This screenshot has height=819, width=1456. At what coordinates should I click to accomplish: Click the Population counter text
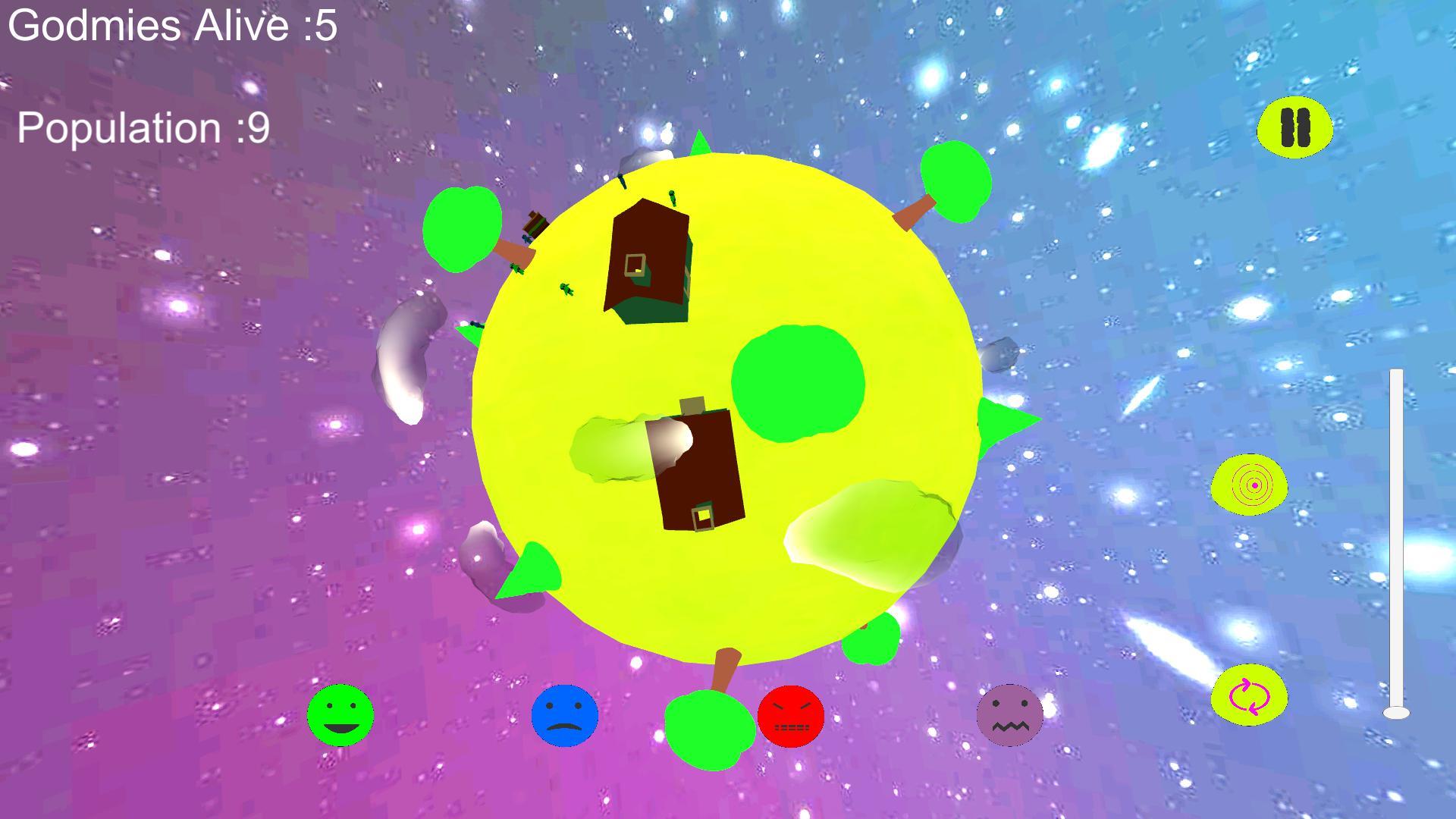point(140,127)
